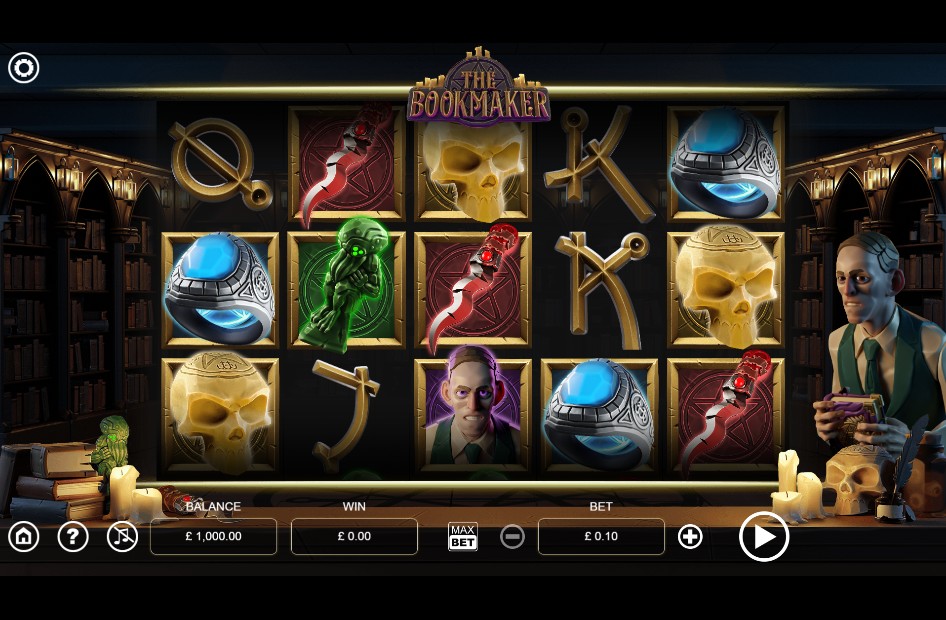This screenshot has width=946, height=620.
Task: Toggle the music sound icon
Action: [122, 537]
